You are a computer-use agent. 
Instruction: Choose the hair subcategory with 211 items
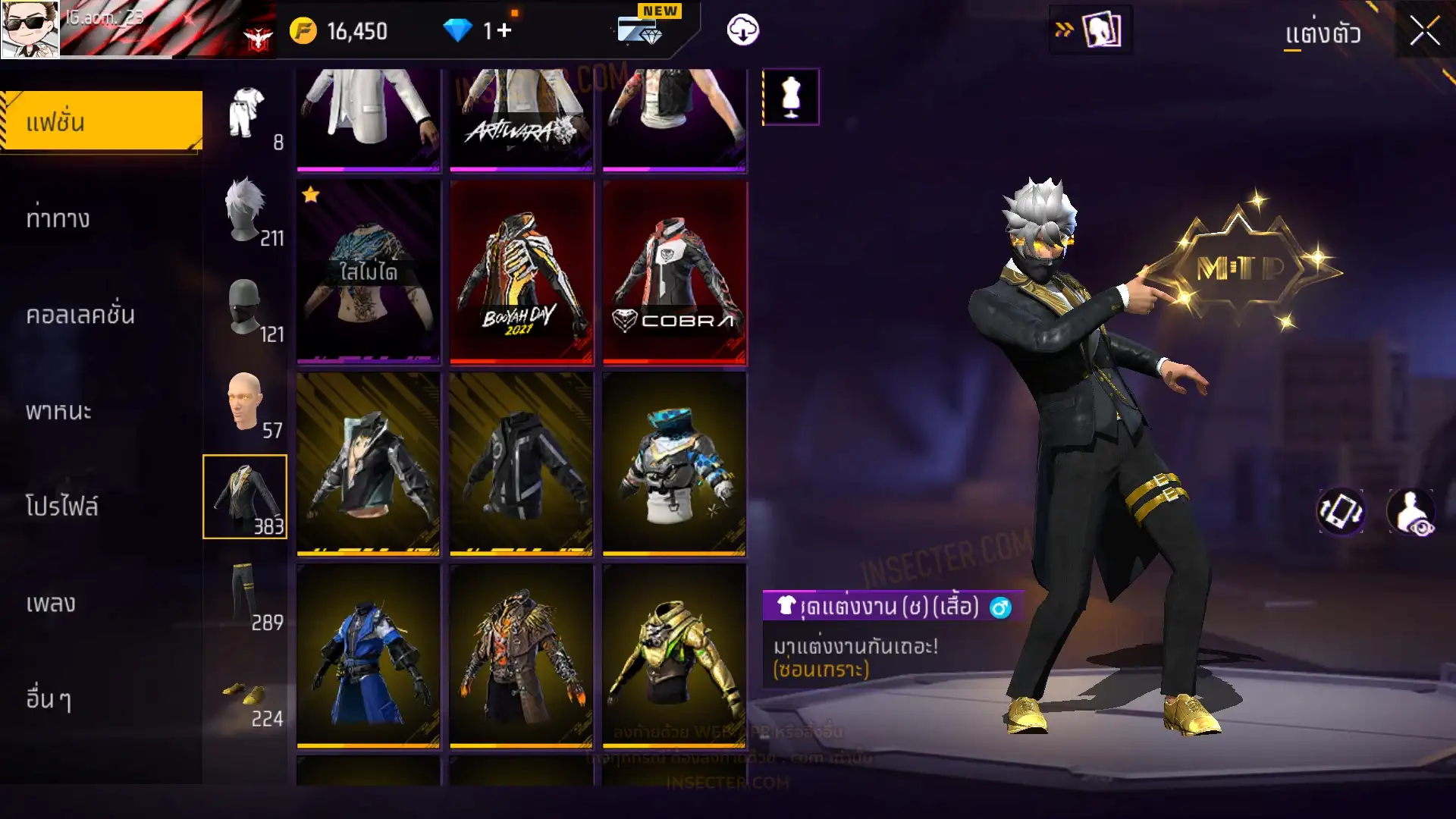coord(246,211)
